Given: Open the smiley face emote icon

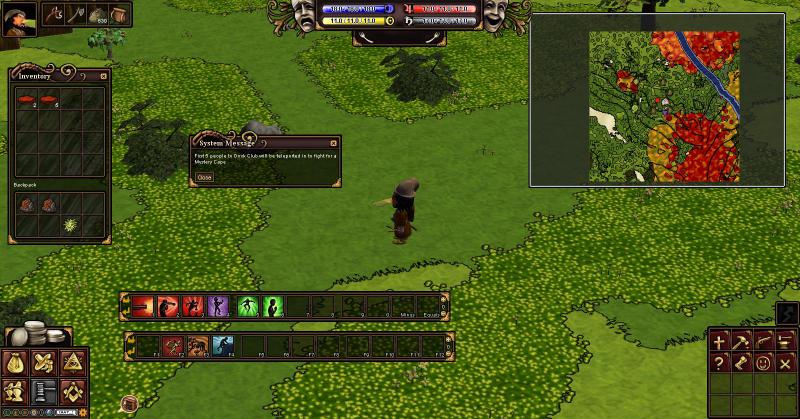Looking at the screenshot, I should click(x=764, y=363).
